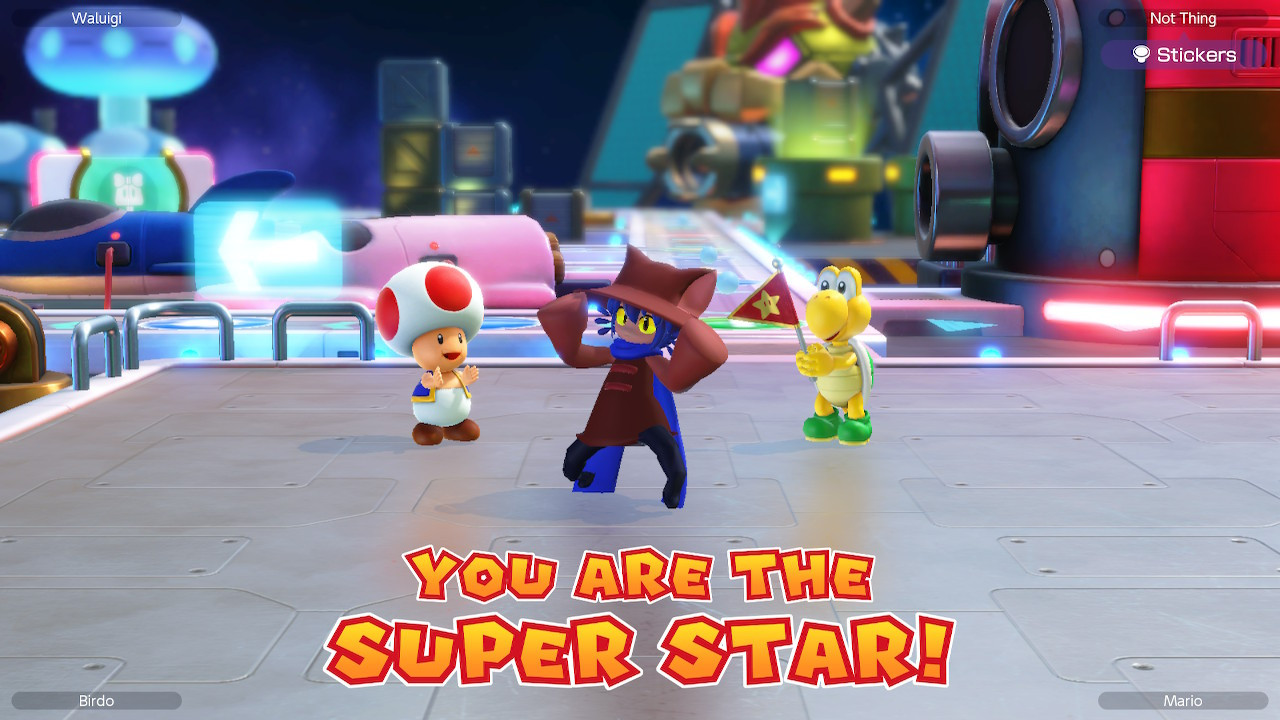The height and width of the screenshot is (720, 1280).
Task: Click the Not Thing player name tag
Action: (1183, 18)
